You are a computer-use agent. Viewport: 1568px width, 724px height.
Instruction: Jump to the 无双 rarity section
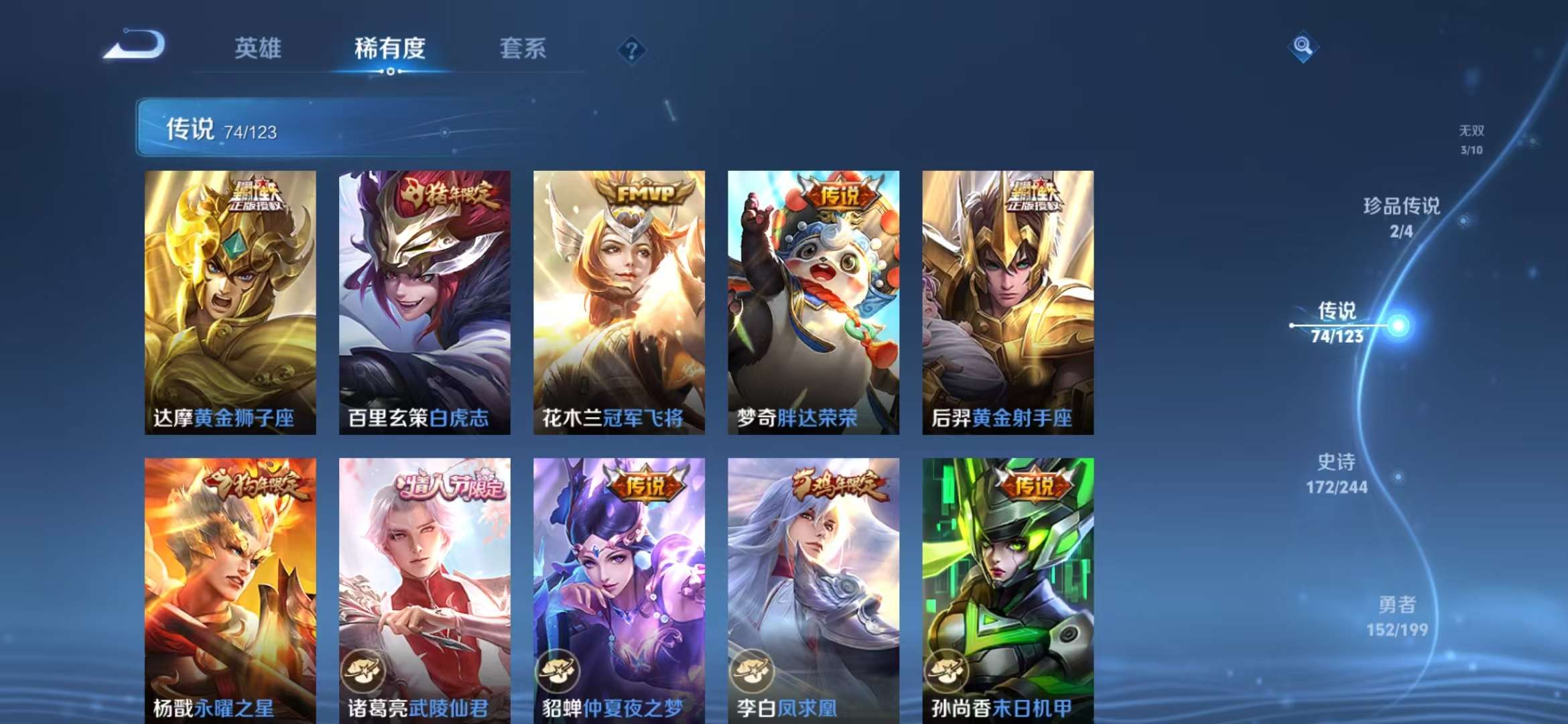click(x=1472, y=133)
